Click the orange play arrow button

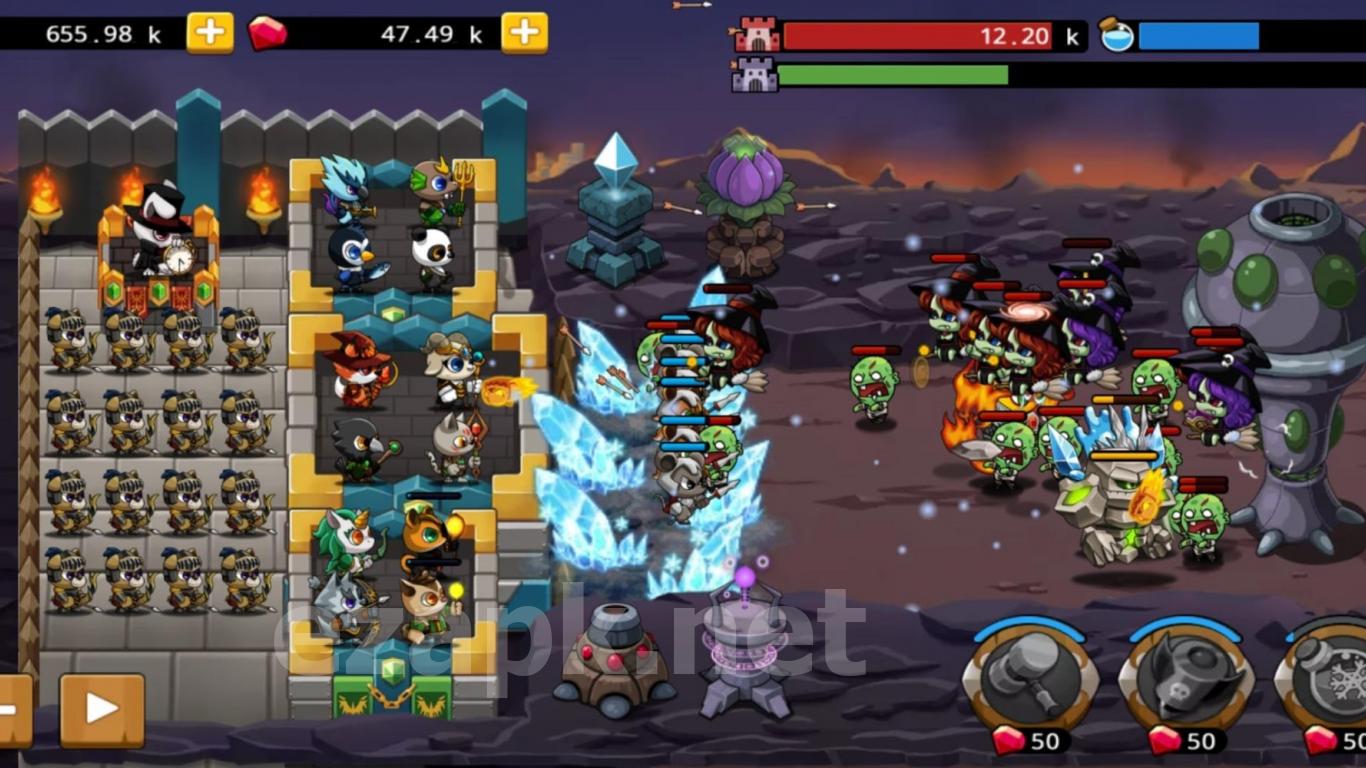[x=102, y=710]
